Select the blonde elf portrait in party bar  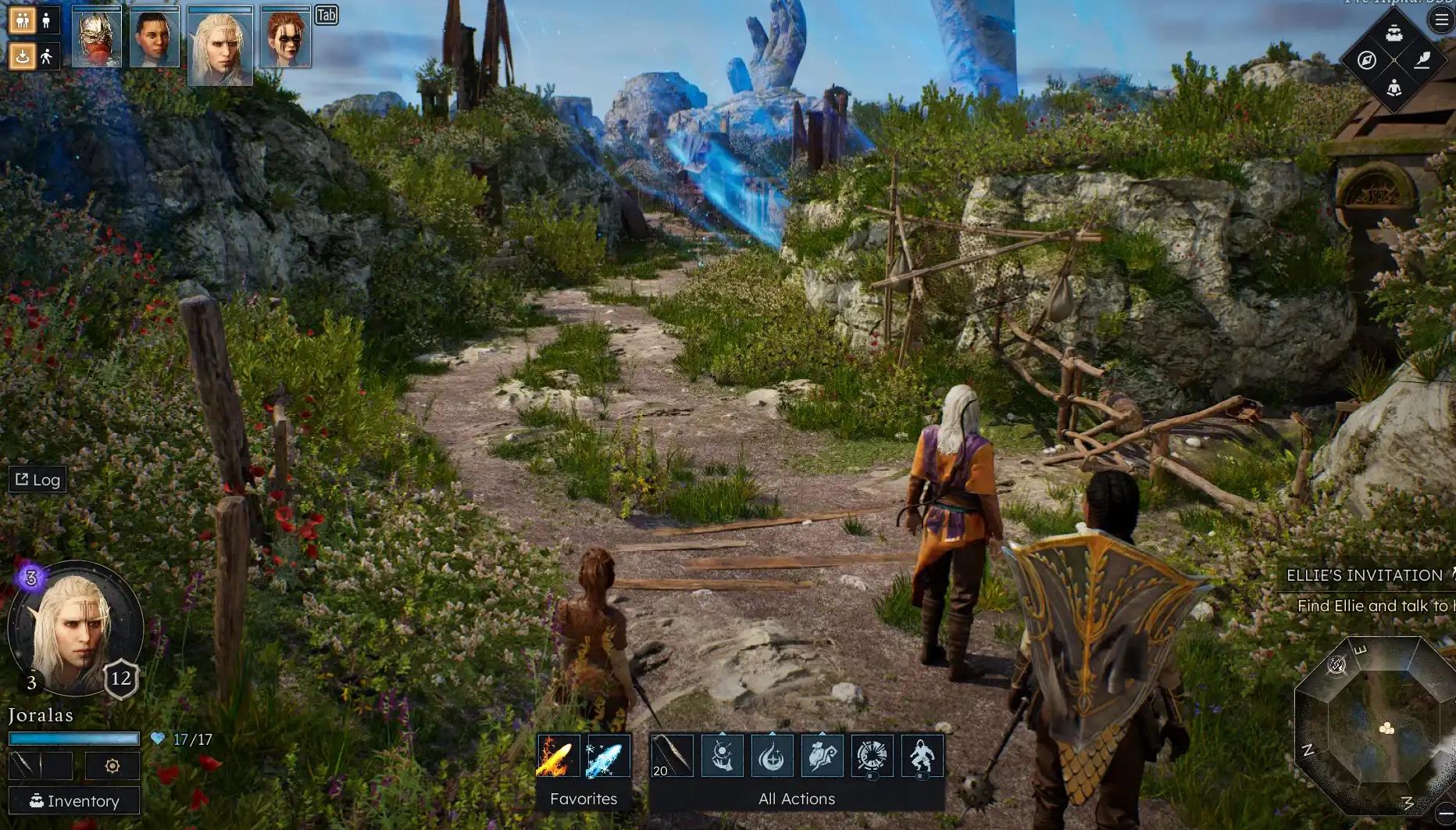220,45
